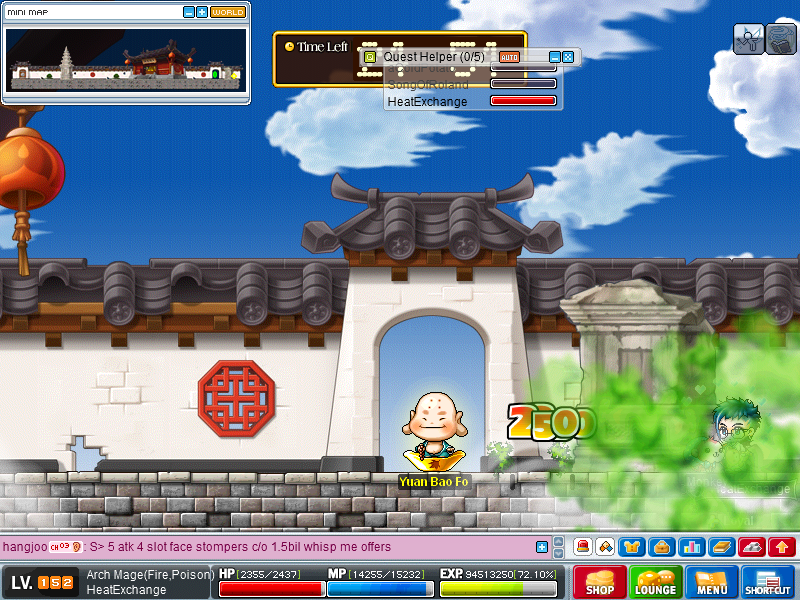Viewport: 800px width, 600px height.
Task: Click the red up-arrow button
Action: click(x=782, y=547)
